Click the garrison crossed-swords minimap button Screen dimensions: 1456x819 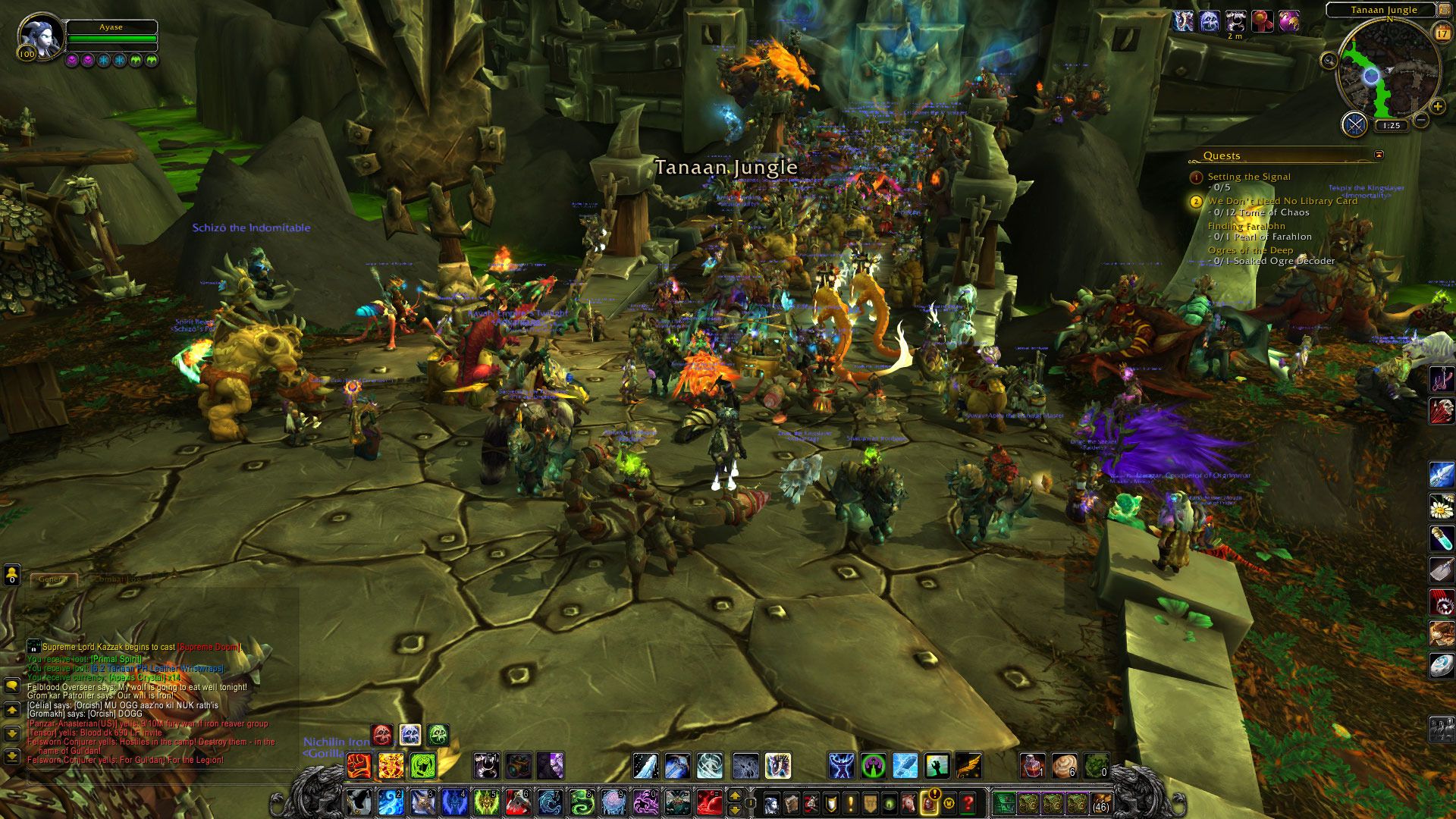1354,124
